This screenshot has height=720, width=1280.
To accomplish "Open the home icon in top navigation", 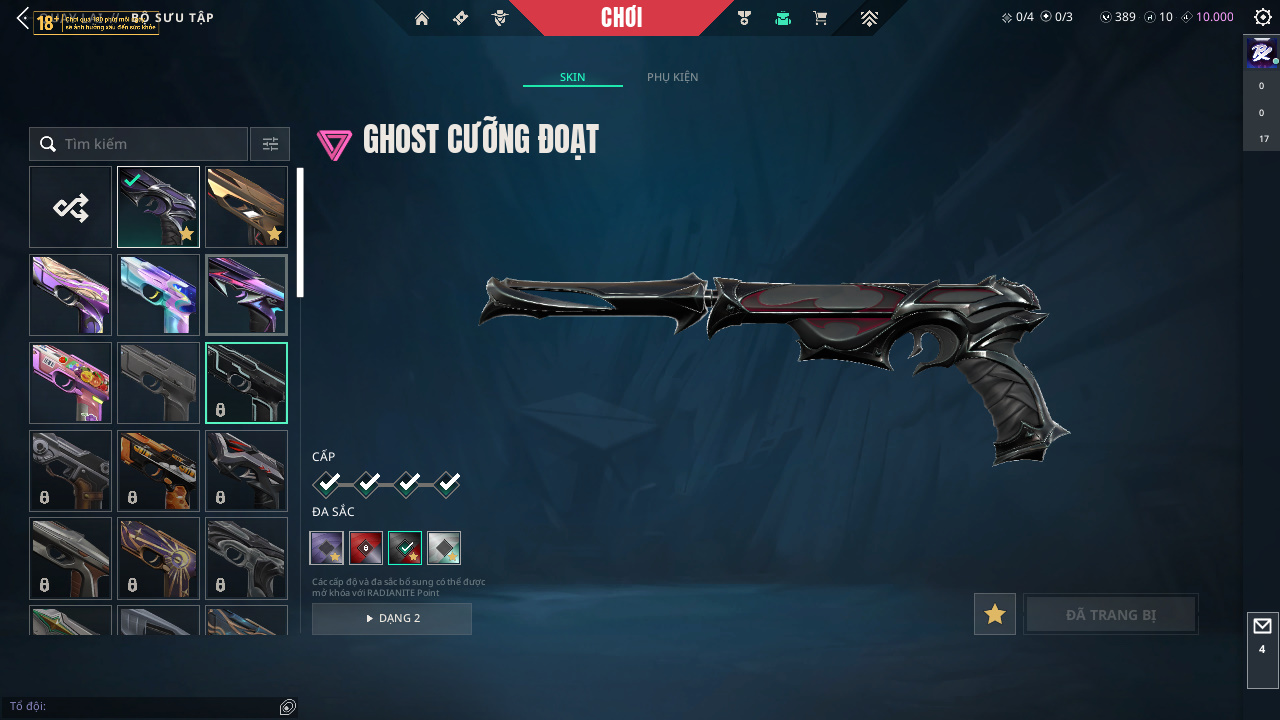I will point(422,18).
